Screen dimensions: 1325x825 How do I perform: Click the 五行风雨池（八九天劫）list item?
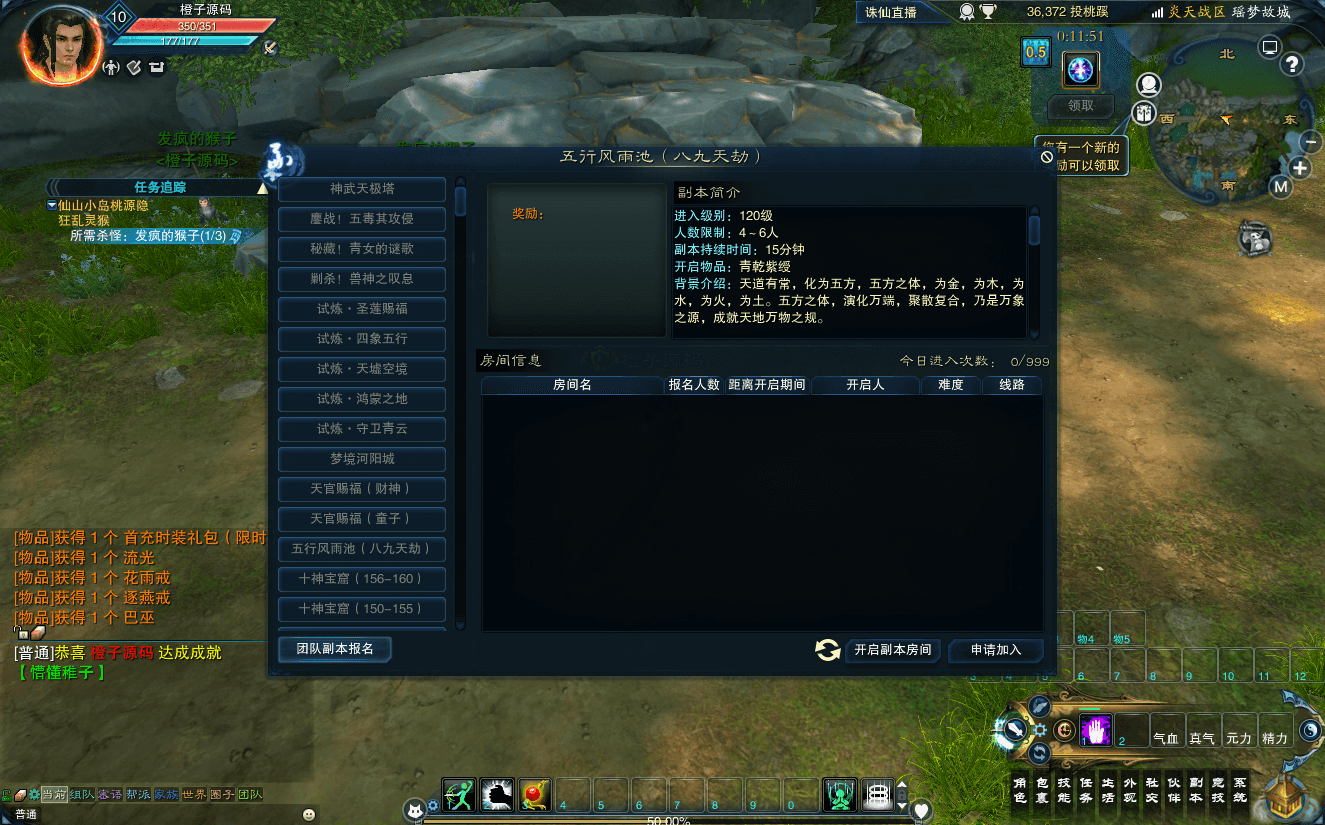point(361,549)
